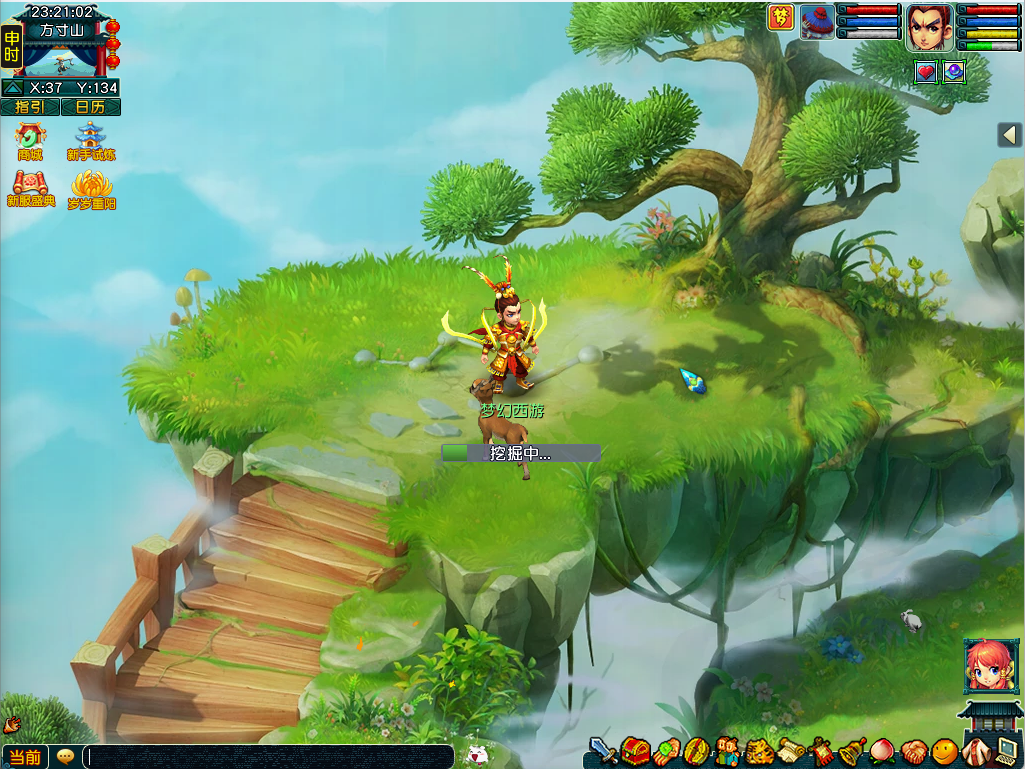Click the pet portrait with red hat
Image resolution: width=1025 pixels, height=769 pixels.
817,21
